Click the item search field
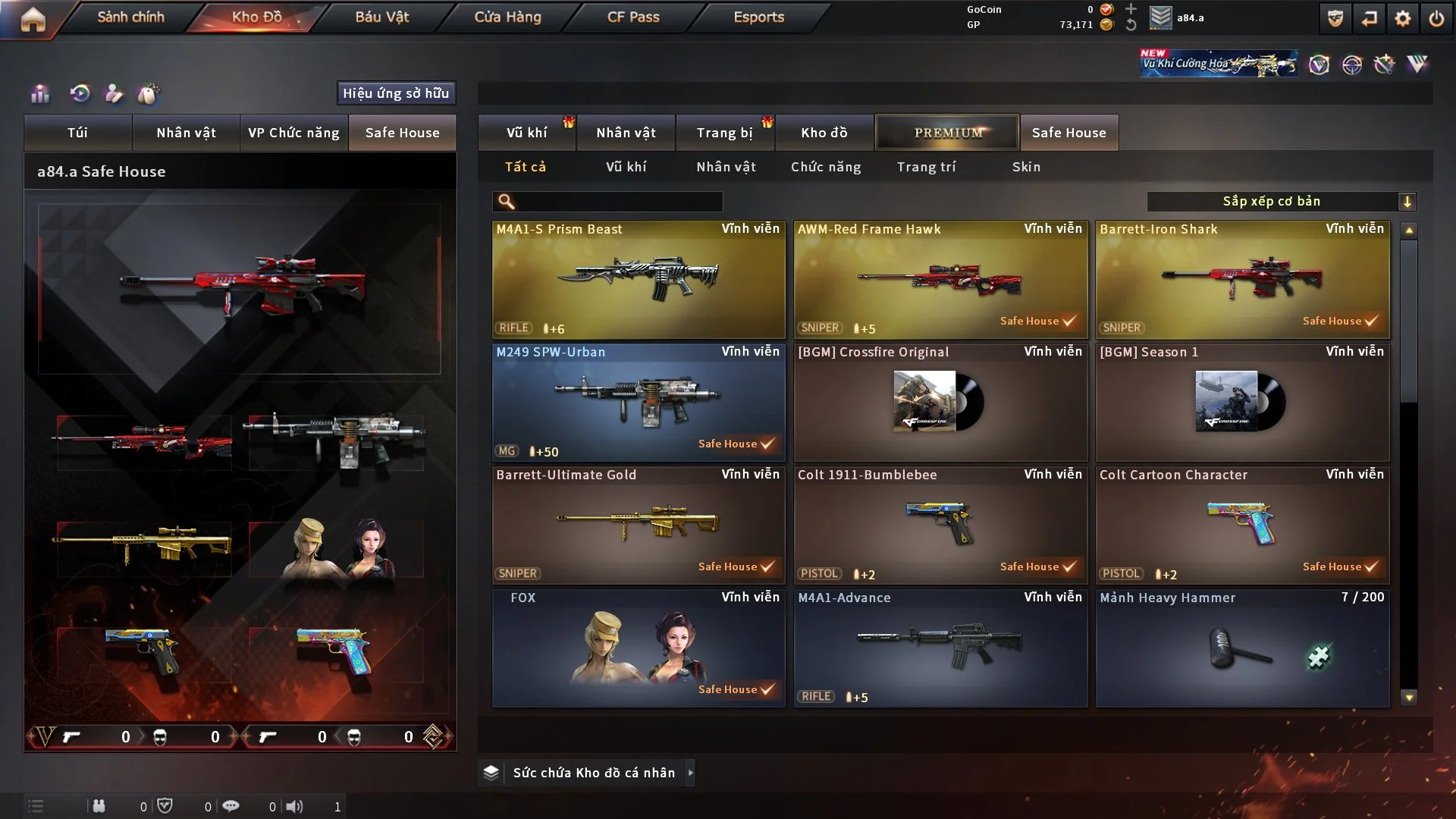 [618, 202]
